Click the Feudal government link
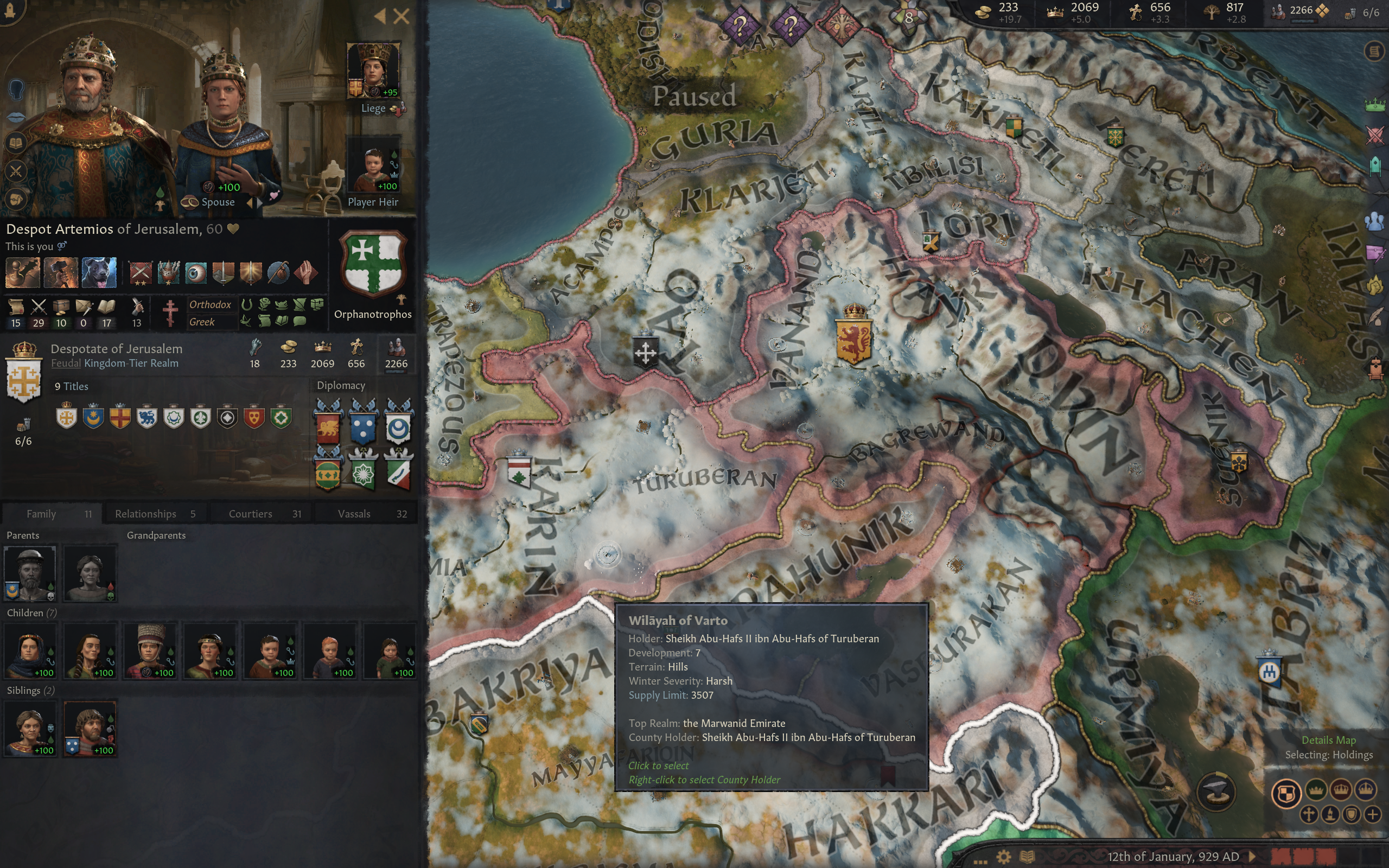The width and height of the screenshot is (1389, 868). (x=66, y=363)
